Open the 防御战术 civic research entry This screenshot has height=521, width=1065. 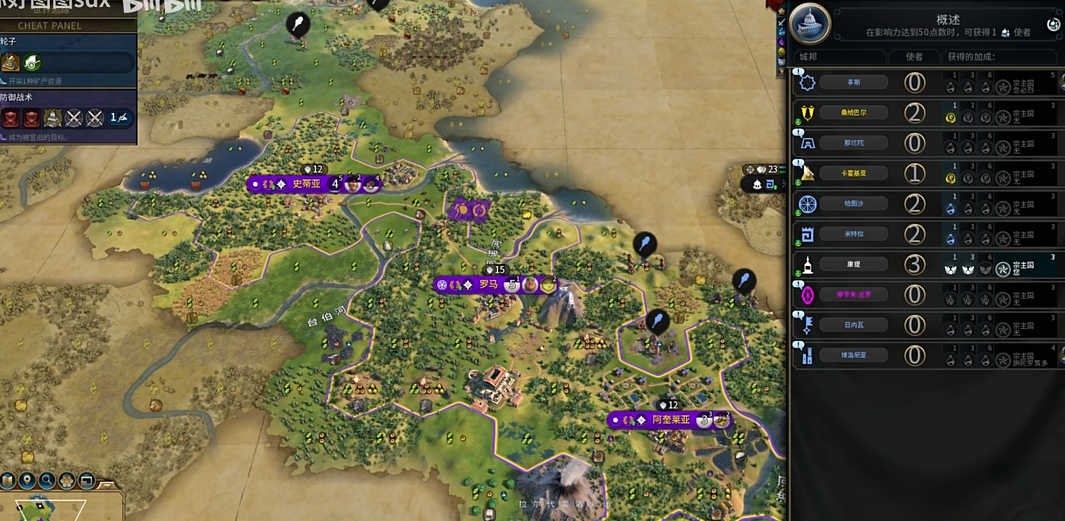[67, 117]
